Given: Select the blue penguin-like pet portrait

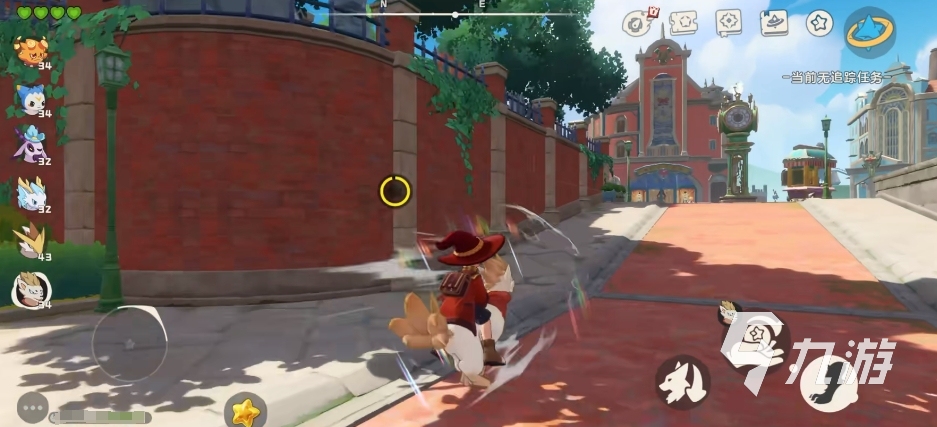Looking at the screenshot, I should (x=30, y=98).
